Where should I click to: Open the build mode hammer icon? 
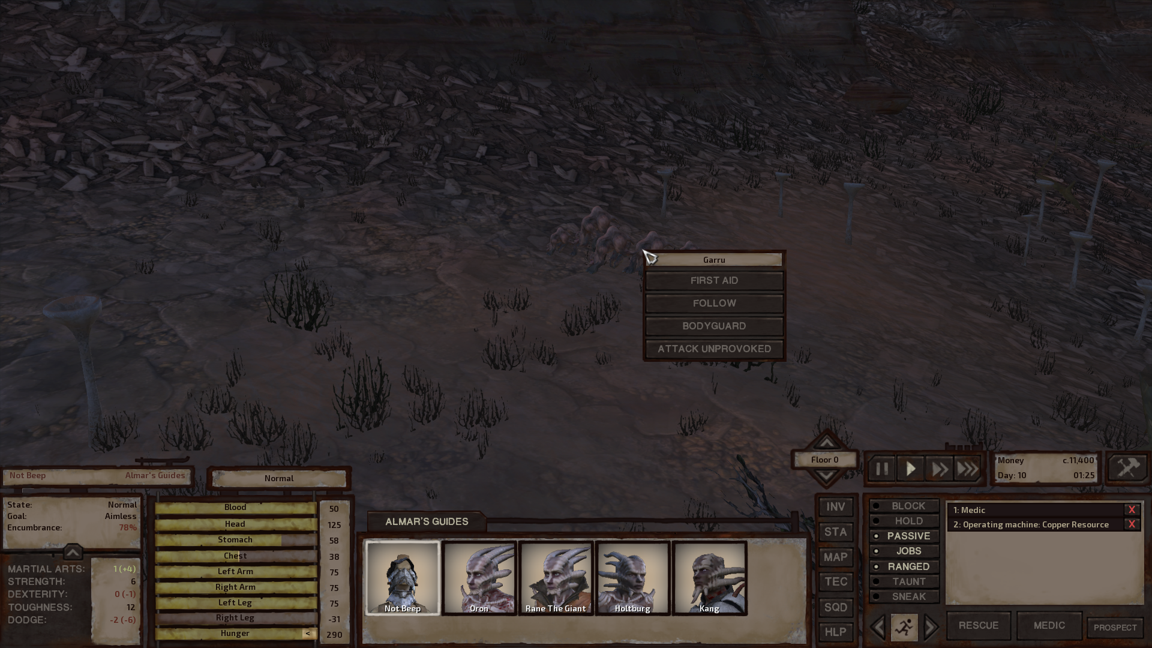click(x=1127, y=468)
